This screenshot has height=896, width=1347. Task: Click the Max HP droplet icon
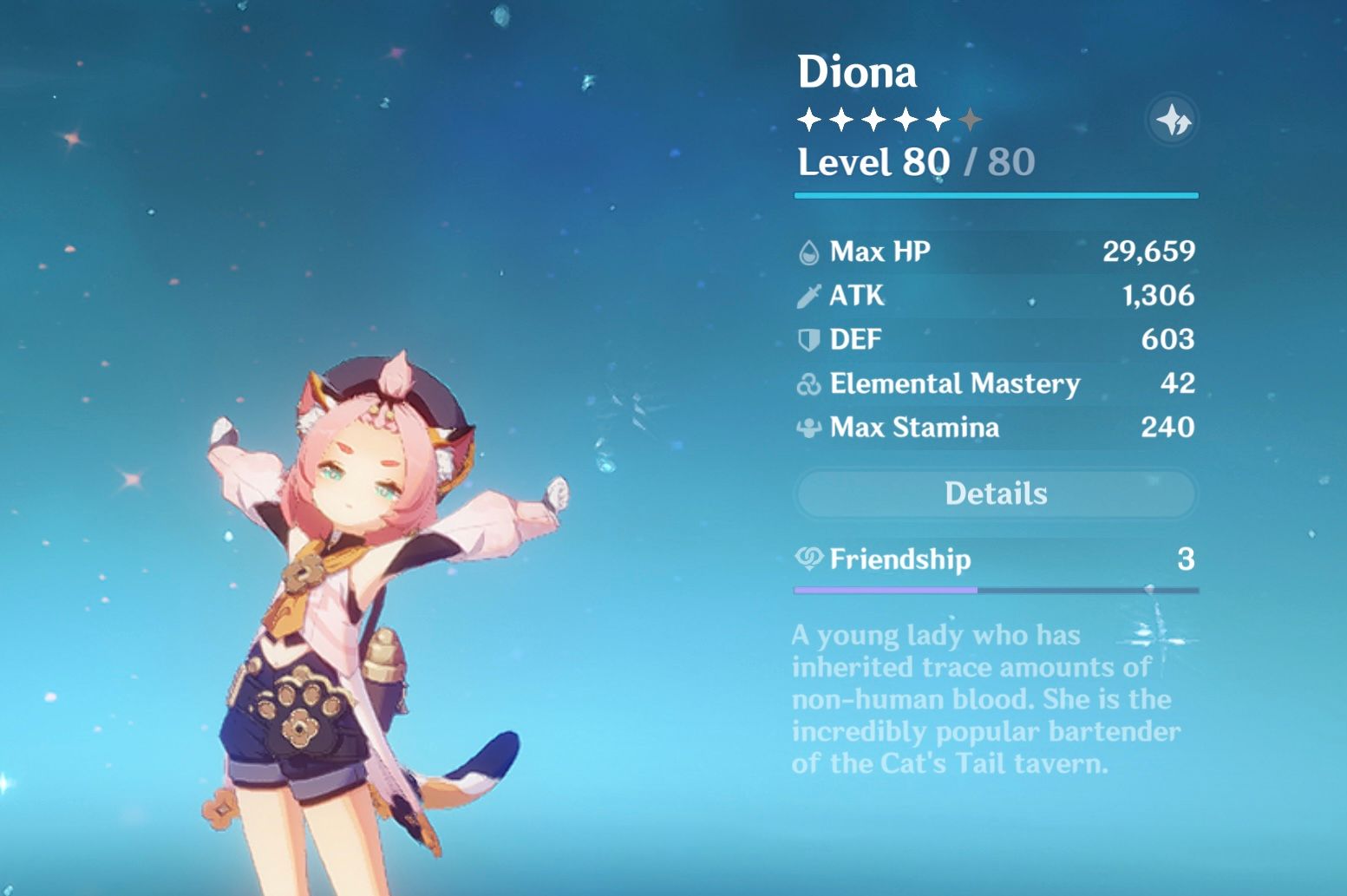click(808, 252)
